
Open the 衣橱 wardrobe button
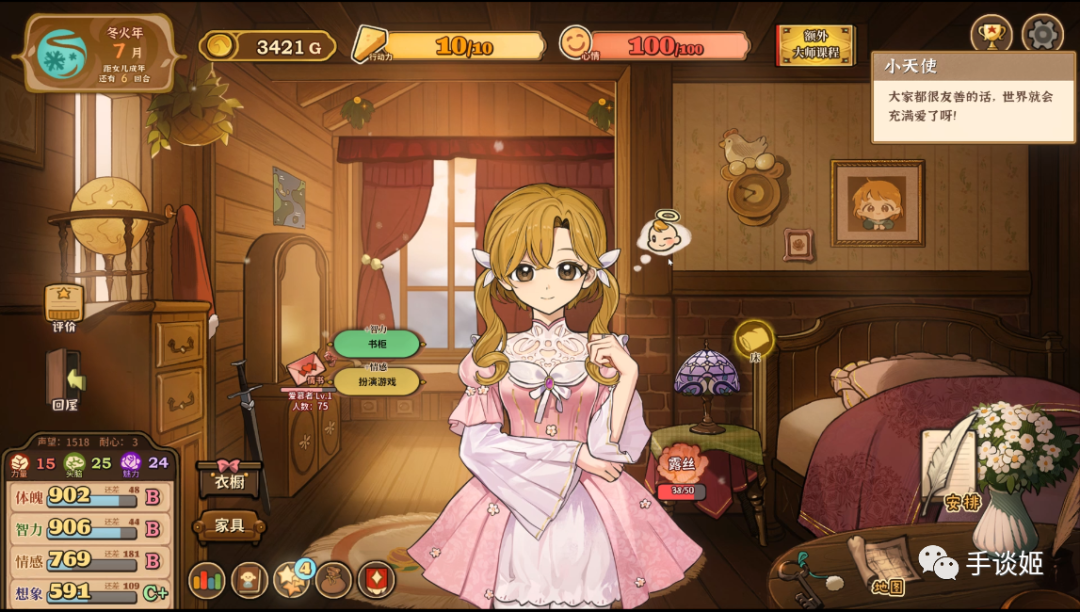point(230,478)
